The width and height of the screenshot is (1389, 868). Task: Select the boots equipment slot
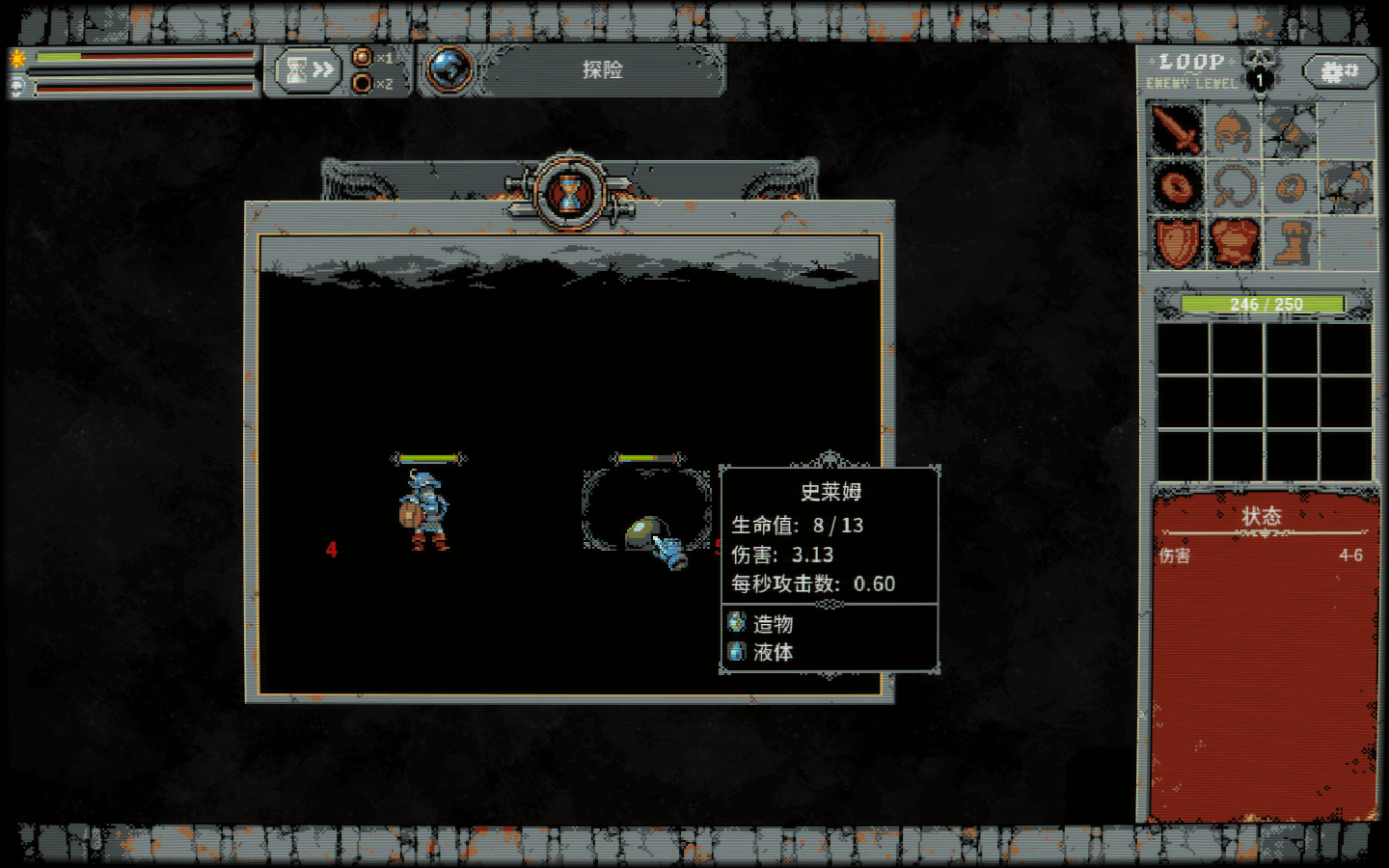1290,241
